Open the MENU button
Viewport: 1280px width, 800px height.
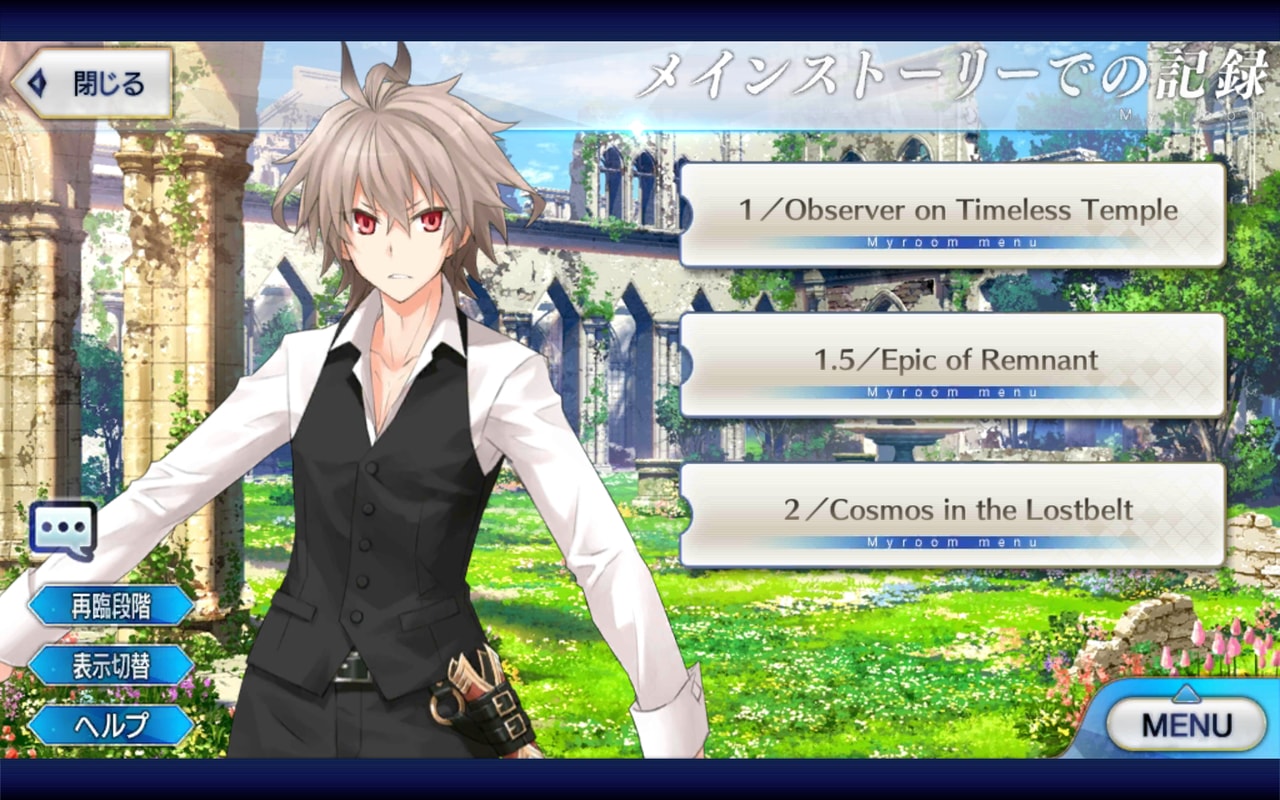coord(1187,724)
